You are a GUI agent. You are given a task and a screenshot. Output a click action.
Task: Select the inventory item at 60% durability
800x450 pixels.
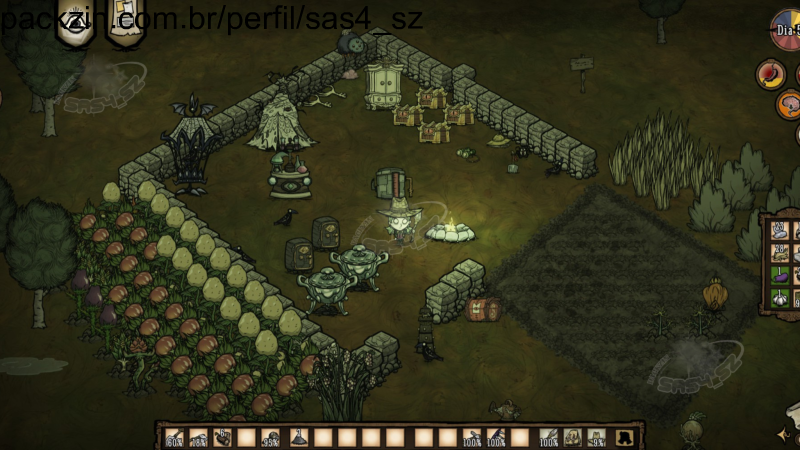[x=175, y=437]
